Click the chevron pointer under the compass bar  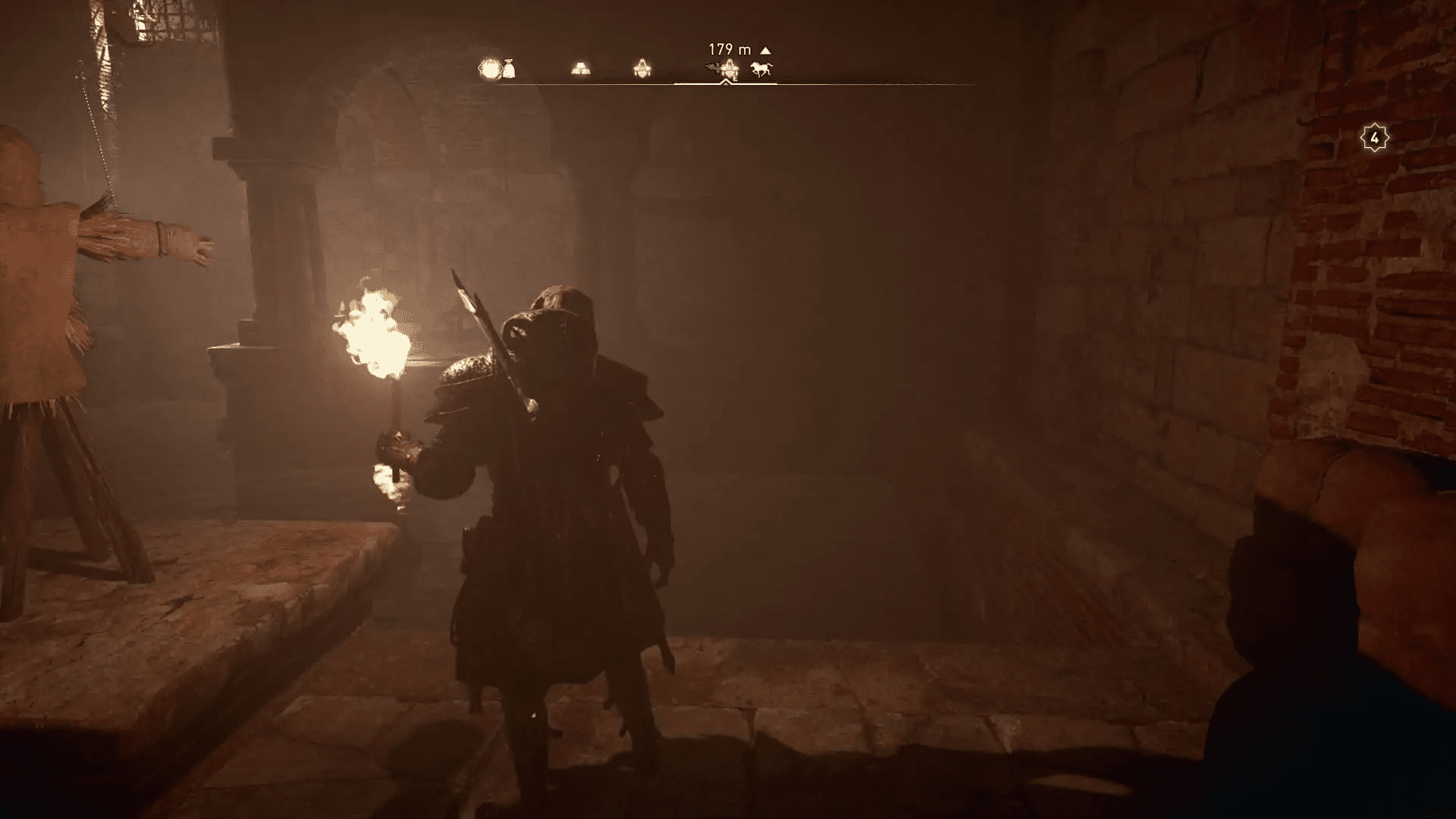click(x=726, y=82)
